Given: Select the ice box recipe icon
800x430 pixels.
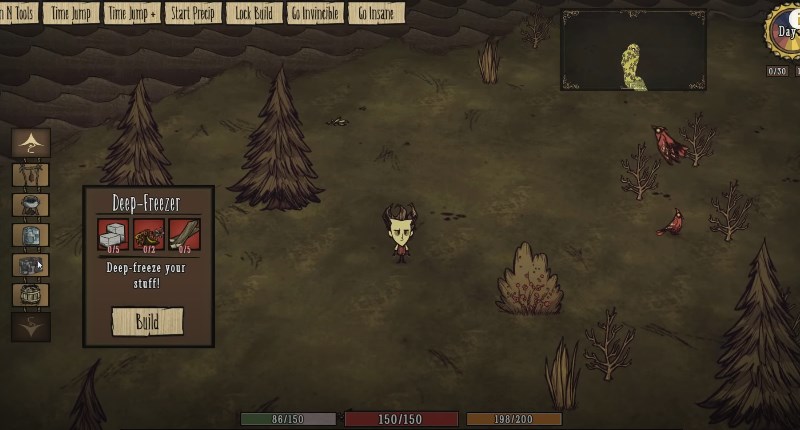Looking at the screenshot, I should point(30,235).
